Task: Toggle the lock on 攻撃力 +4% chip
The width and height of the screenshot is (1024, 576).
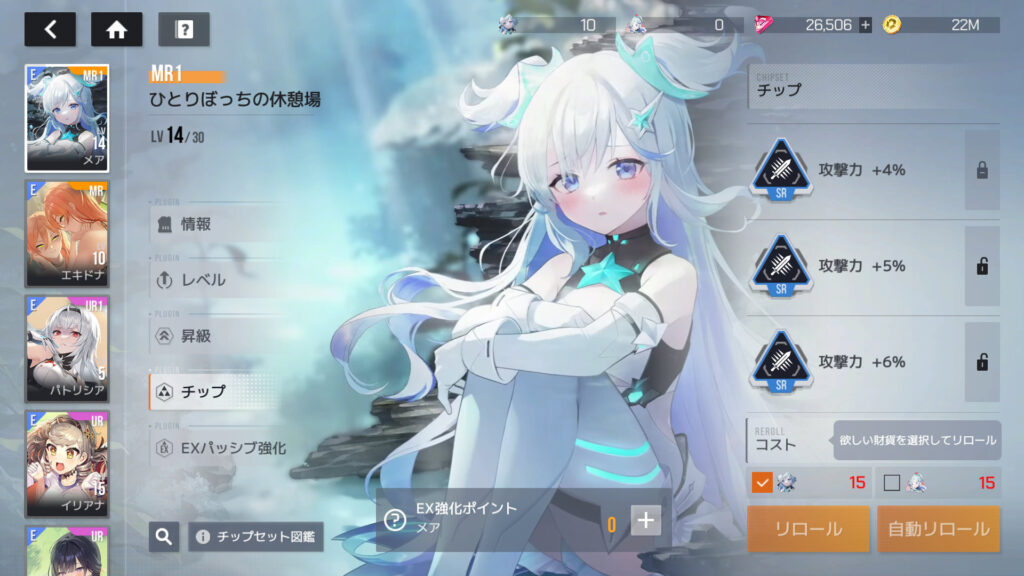Action: click(982, 170)
